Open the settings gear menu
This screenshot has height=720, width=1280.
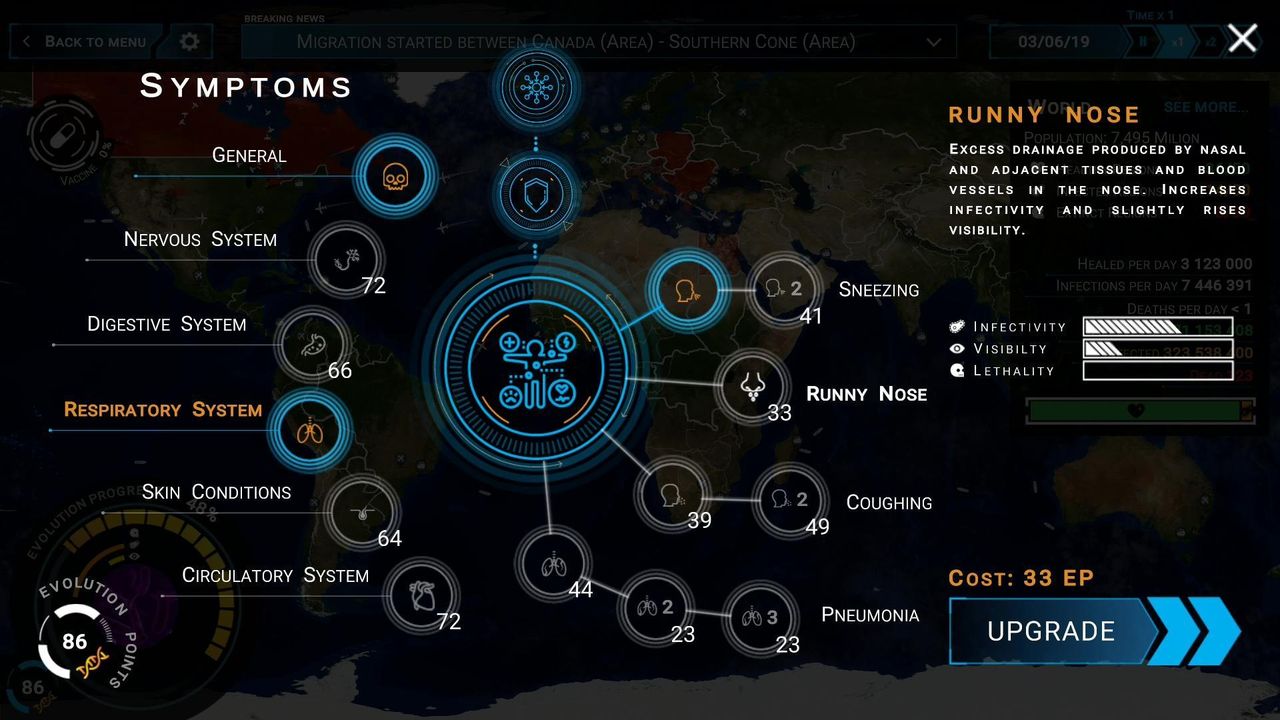(x=189, y=42)
